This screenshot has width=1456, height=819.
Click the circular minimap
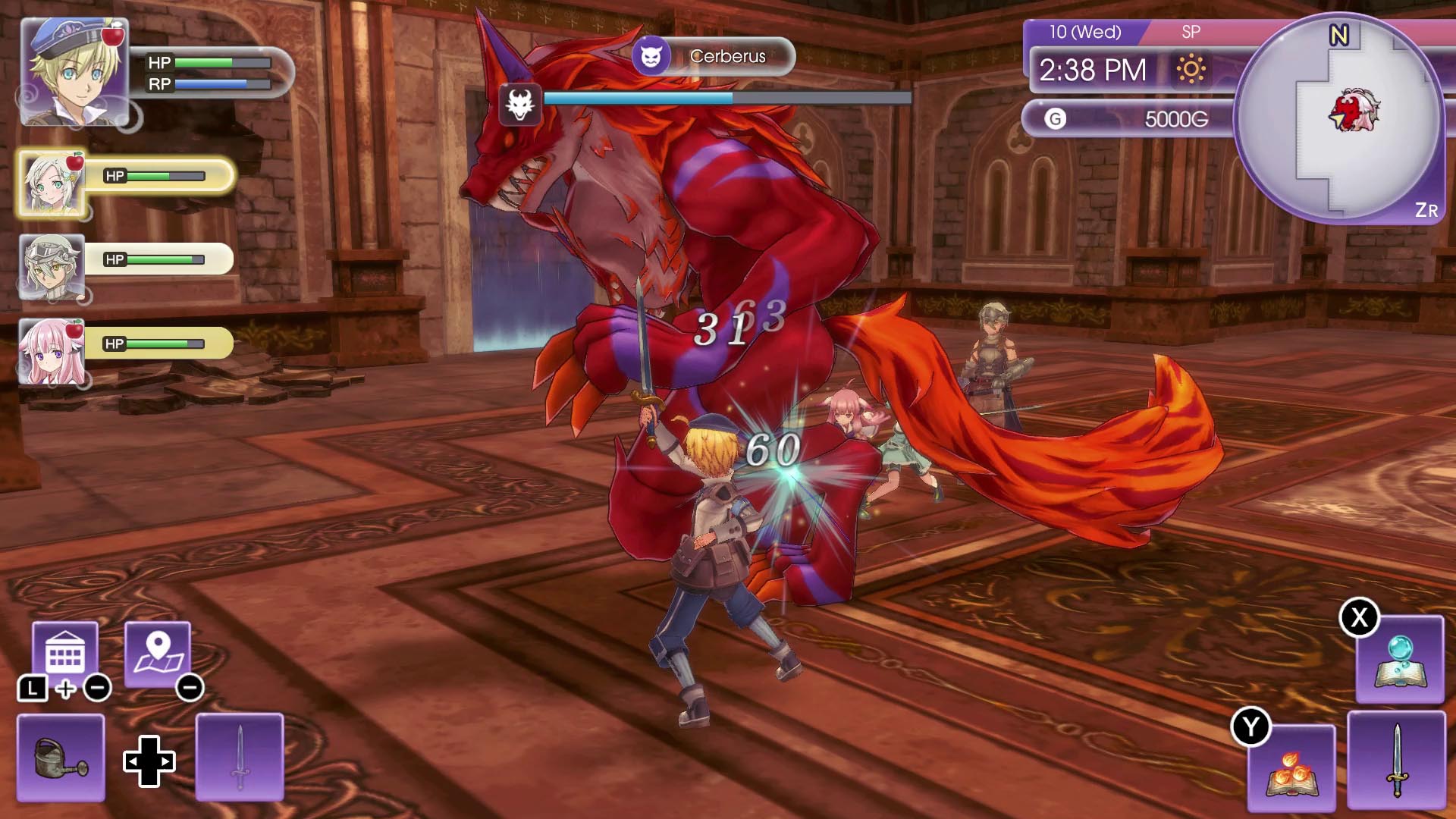pyautogui.click(x=1338, y=118)
